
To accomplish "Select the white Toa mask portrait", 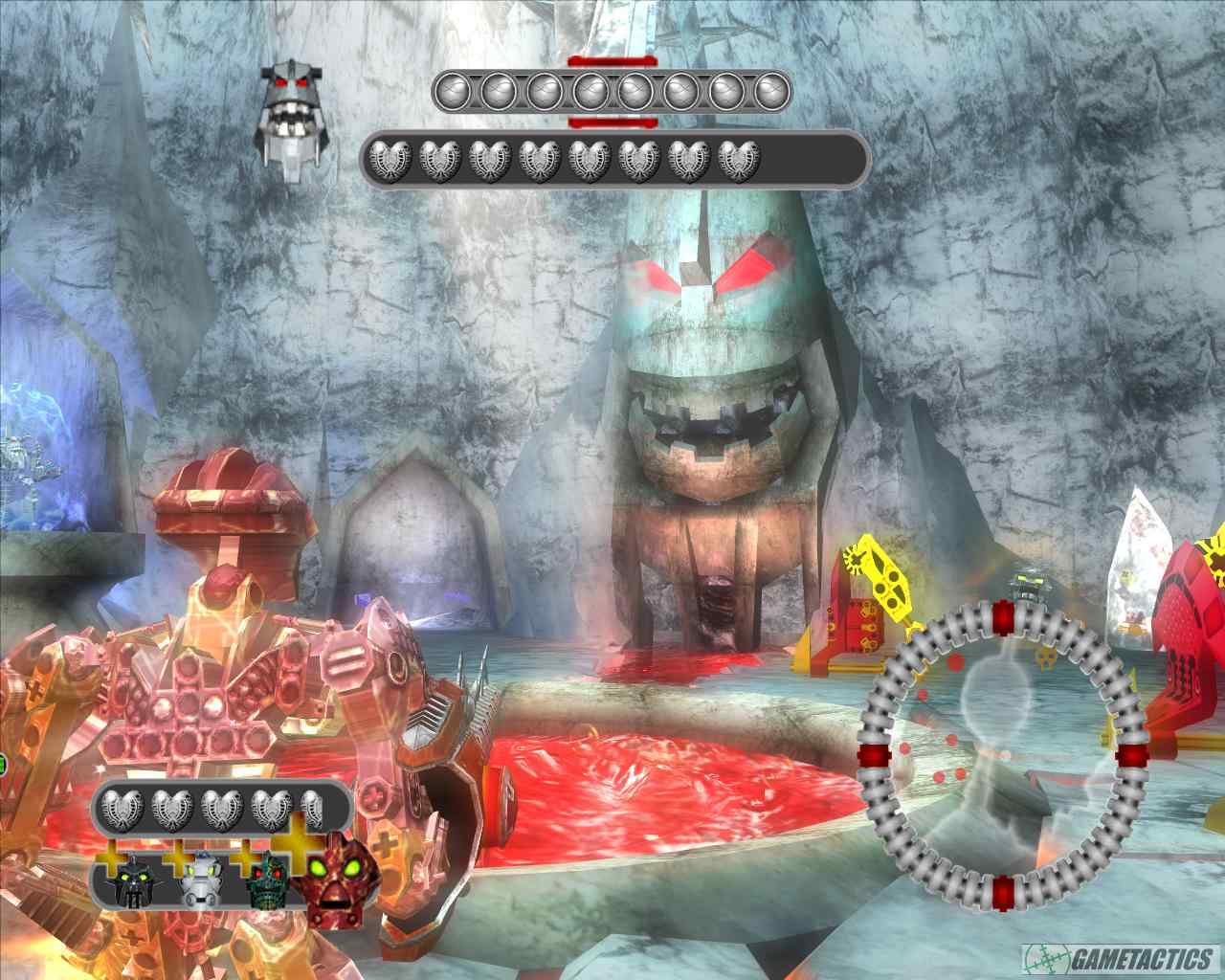I will pos(201,880).
